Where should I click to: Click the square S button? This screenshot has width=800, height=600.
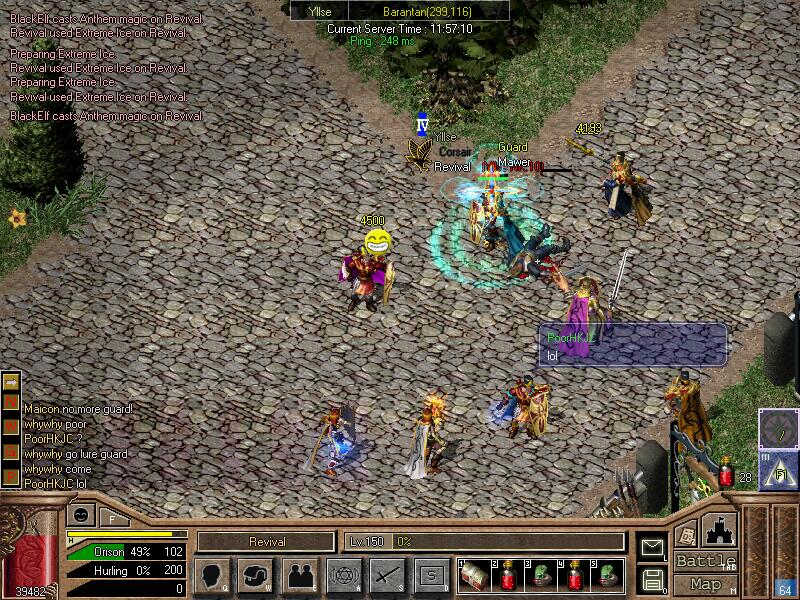point(431,575)
